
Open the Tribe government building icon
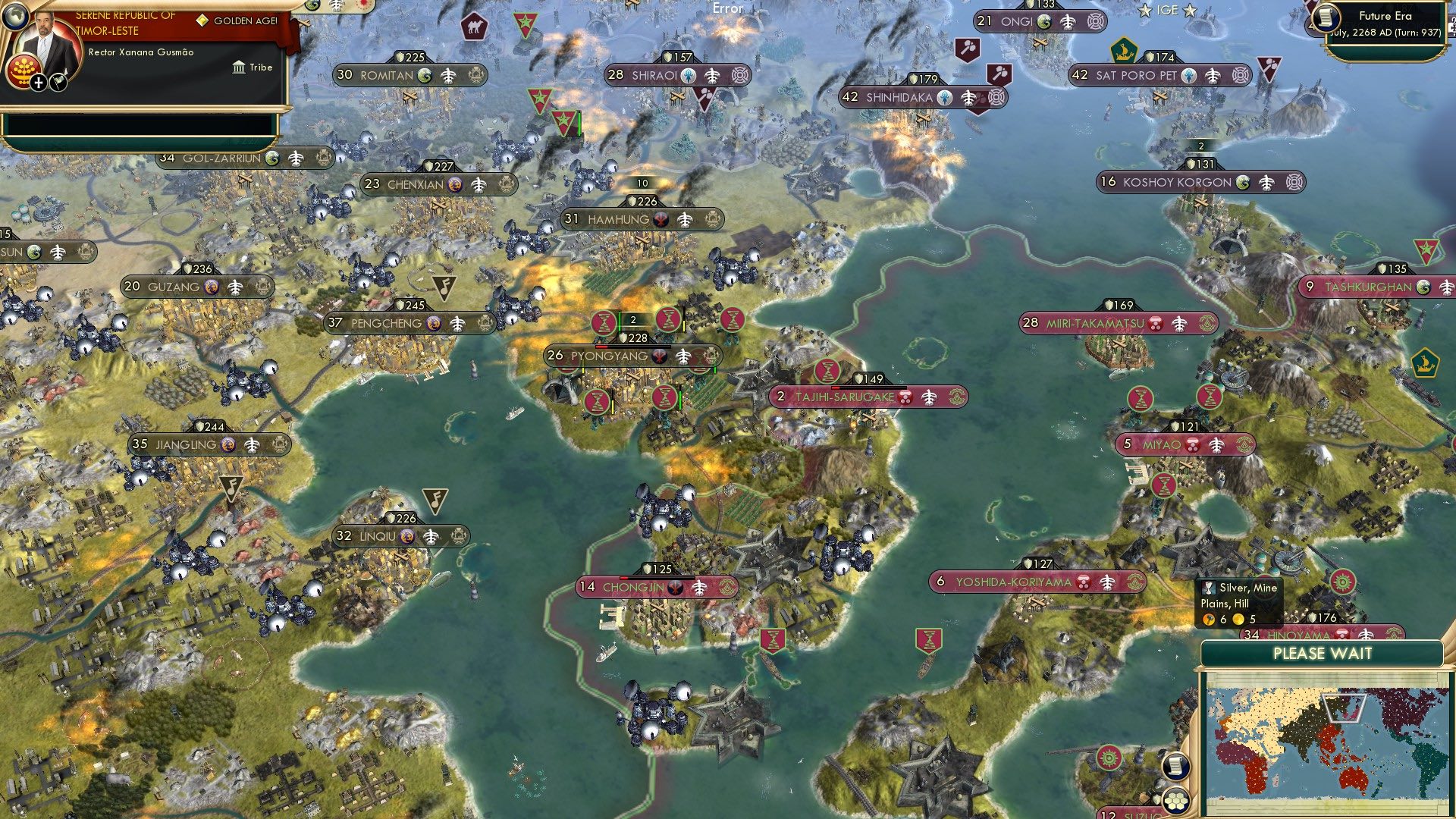[x=240, y=67]
